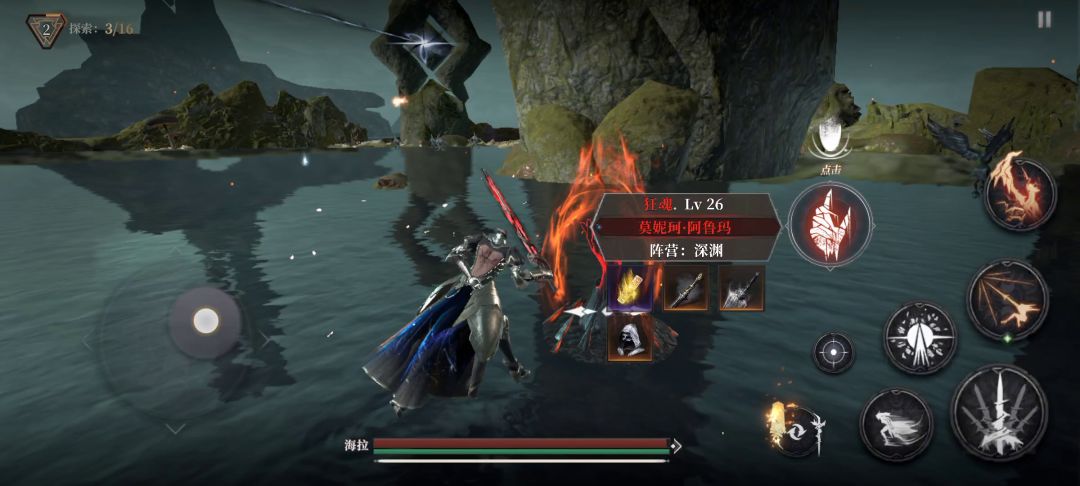Tap the flaming weapon swap icon
The width and height of the screenshot is (1080, 486).
[x=796, y=428]
